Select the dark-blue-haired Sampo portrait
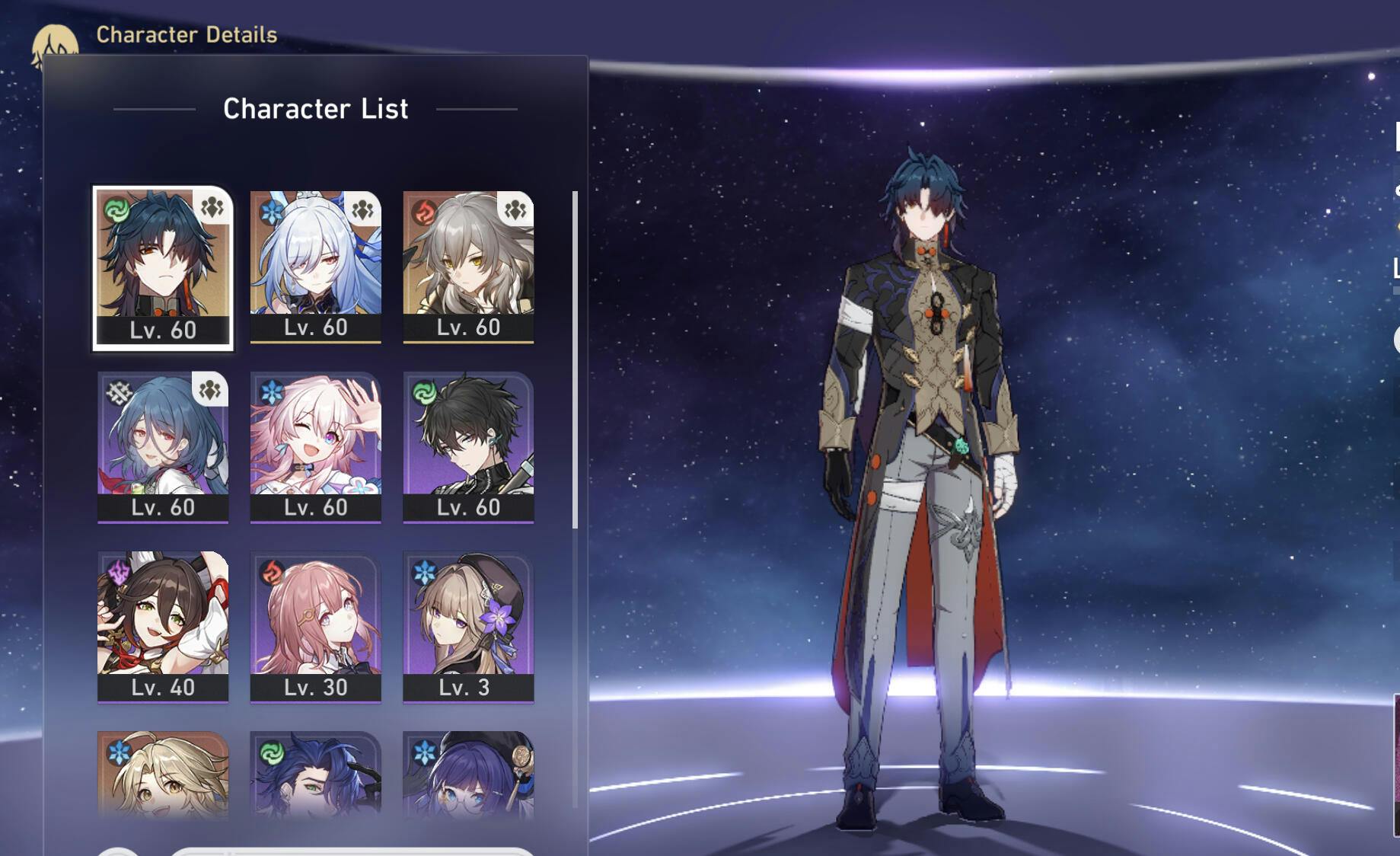This screenshot has height=856, width=1400. coord(315,773)
